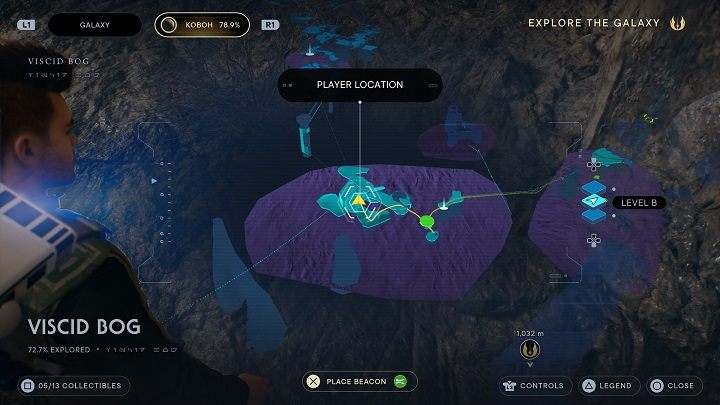Click the objective marker showing 1,032 m
Viewport: 720px width, 405px height.
pyautogui.click(x=530, y=349)
